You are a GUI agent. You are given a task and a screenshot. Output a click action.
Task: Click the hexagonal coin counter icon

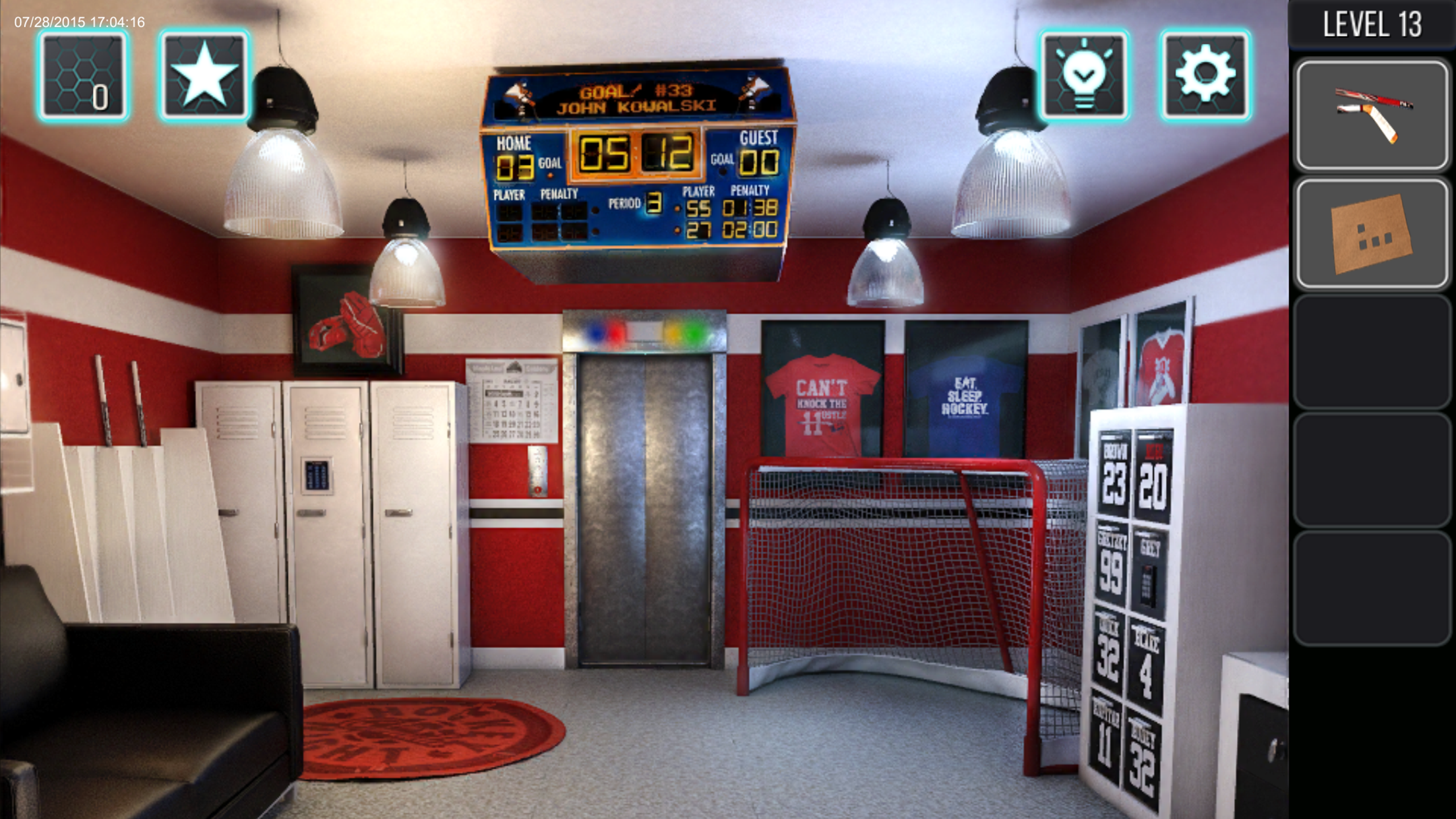[82, 73]
